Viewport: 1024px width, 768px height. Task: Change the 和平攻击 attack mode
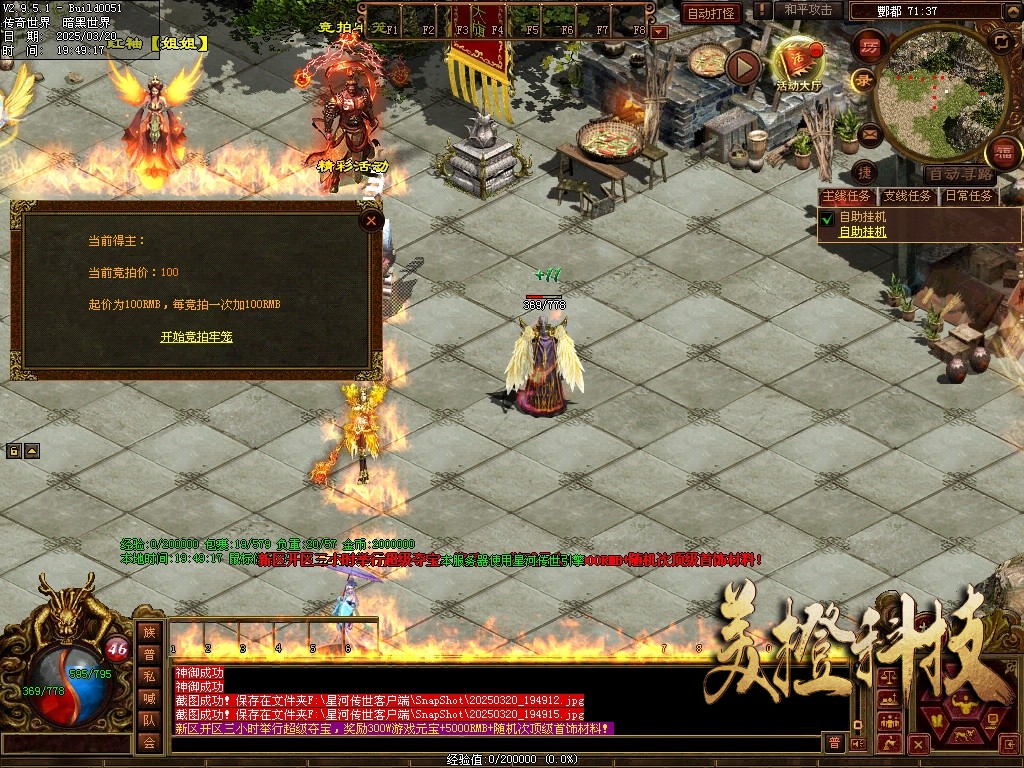pos(808,10)
